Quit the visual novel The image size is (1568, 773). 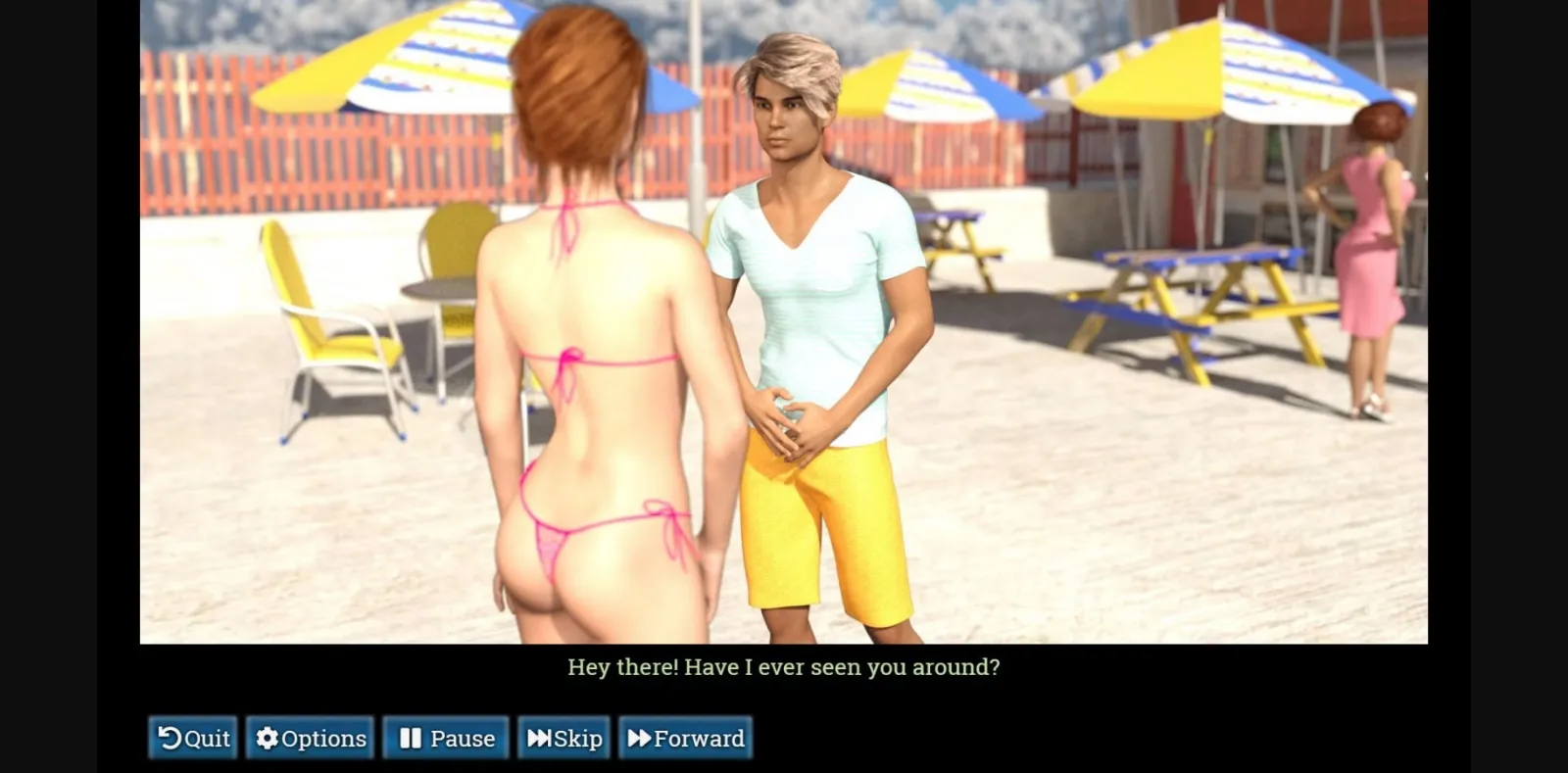pyautogui.click(x=192, y=738)
